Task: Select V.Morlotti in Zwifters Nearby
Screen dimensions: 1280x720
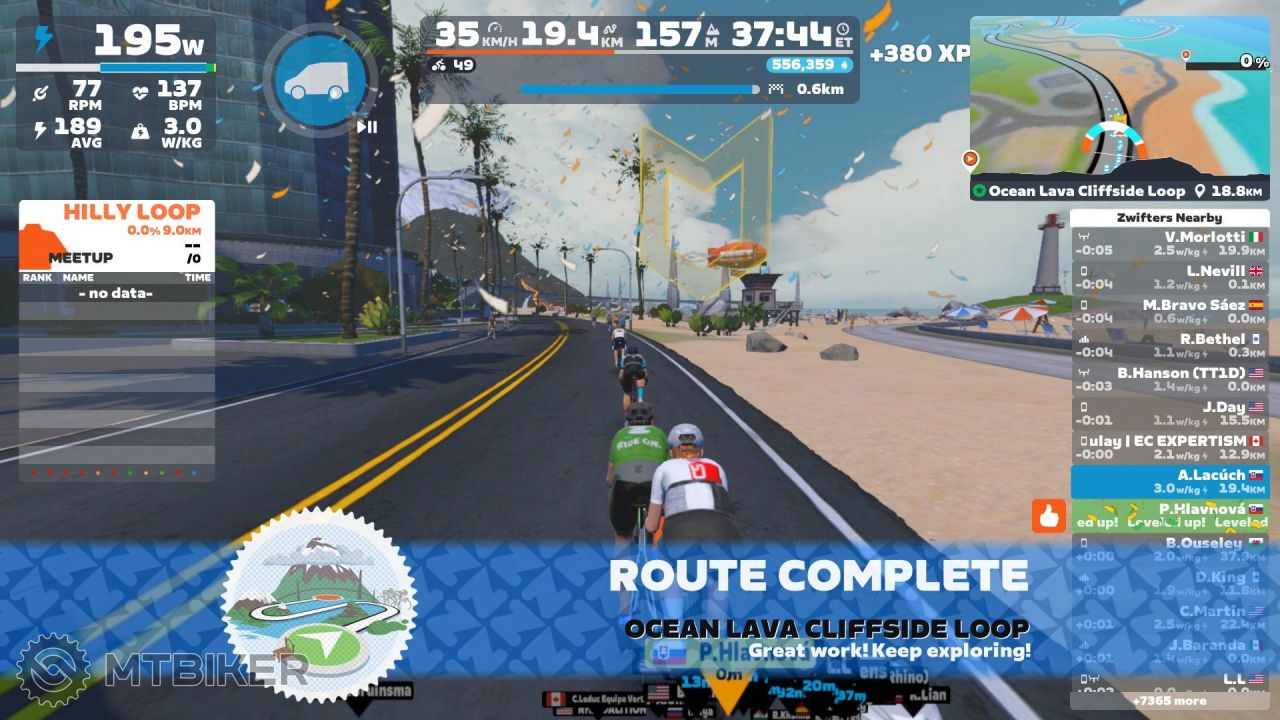Action: click(1169, 244)
